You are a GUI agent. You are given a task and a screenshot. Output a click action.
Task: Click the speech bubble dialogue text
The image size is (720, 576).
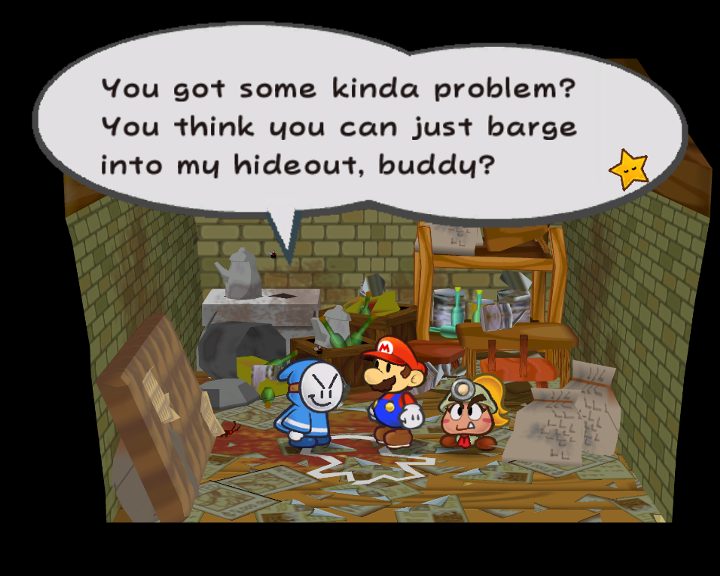[339, 126]
